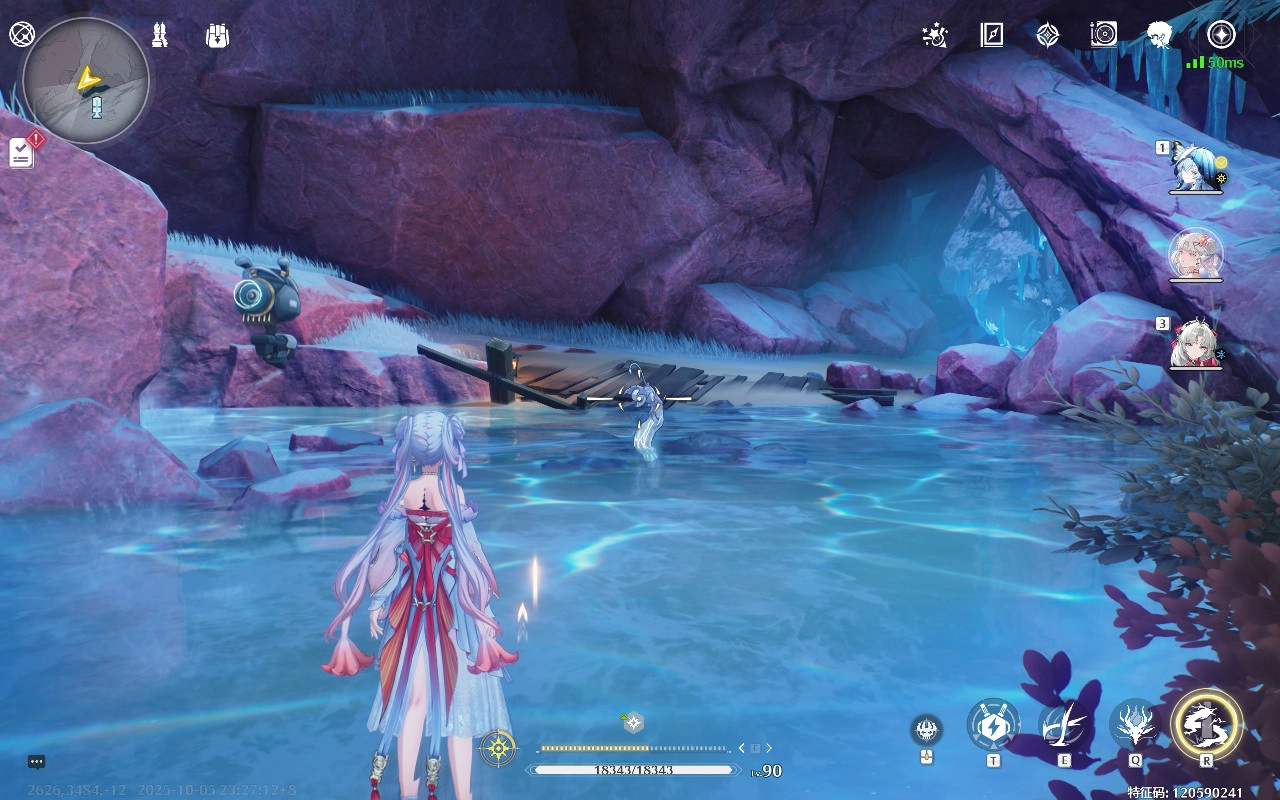Open the chess pieces team menu
The image size is (1280, 800).
pos(159,36)
